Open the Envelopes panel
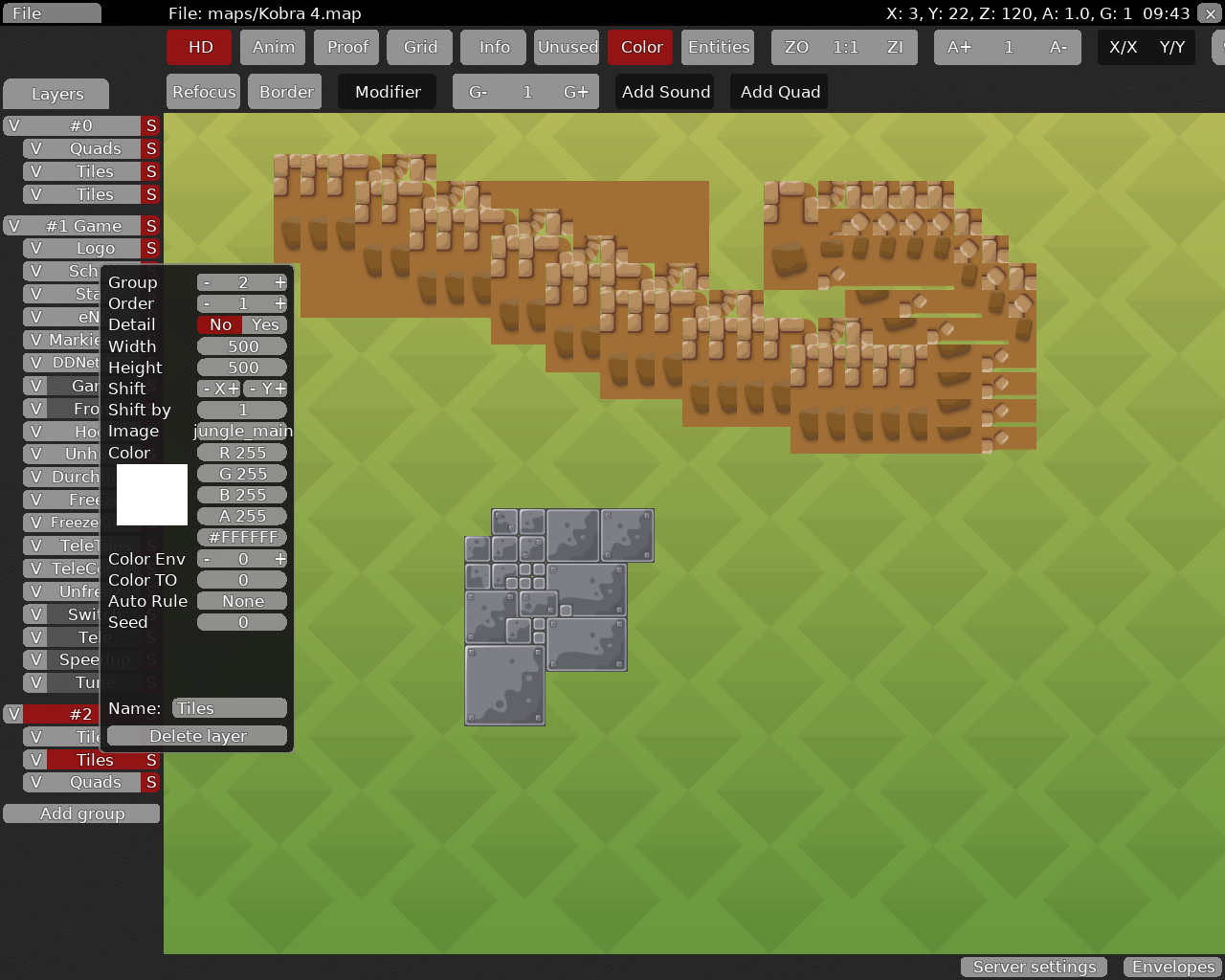The image size is (1225, 980). 1171,967
